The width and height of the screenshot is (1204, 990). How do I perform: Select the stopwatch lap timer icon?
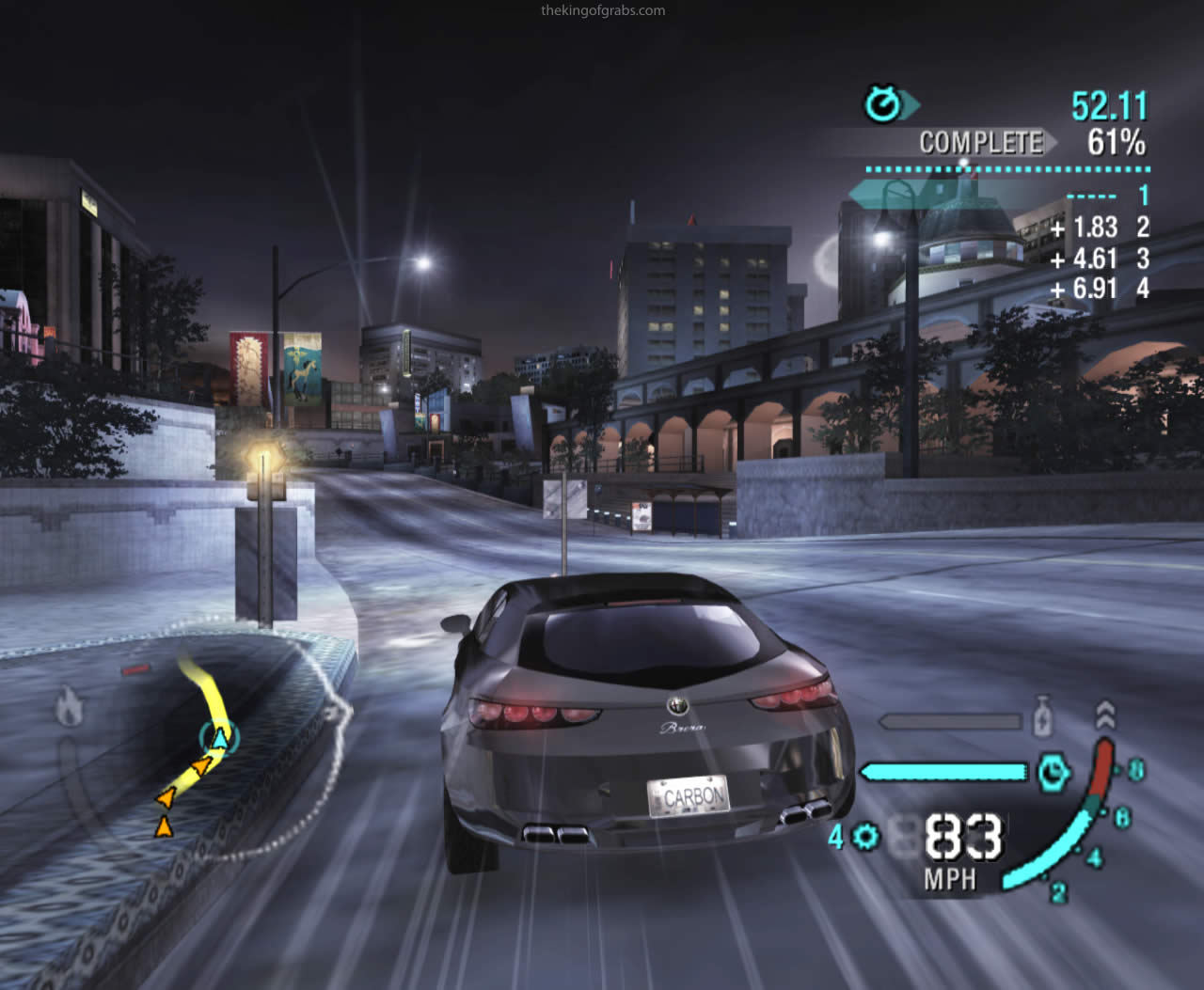[x=883, y=104]
